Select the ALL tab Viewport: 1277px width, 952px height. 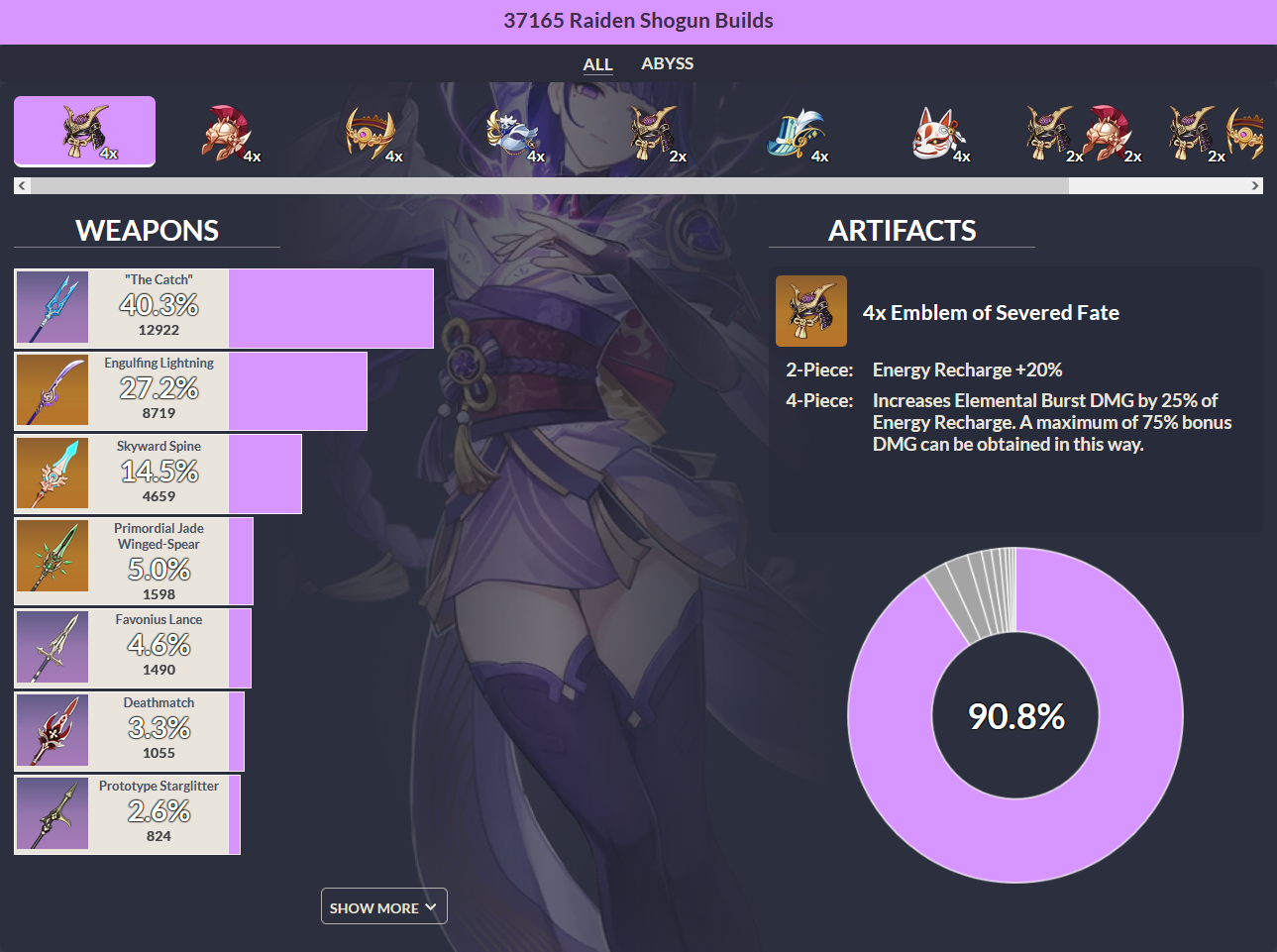pyautogui.click(x=597, y=63)
